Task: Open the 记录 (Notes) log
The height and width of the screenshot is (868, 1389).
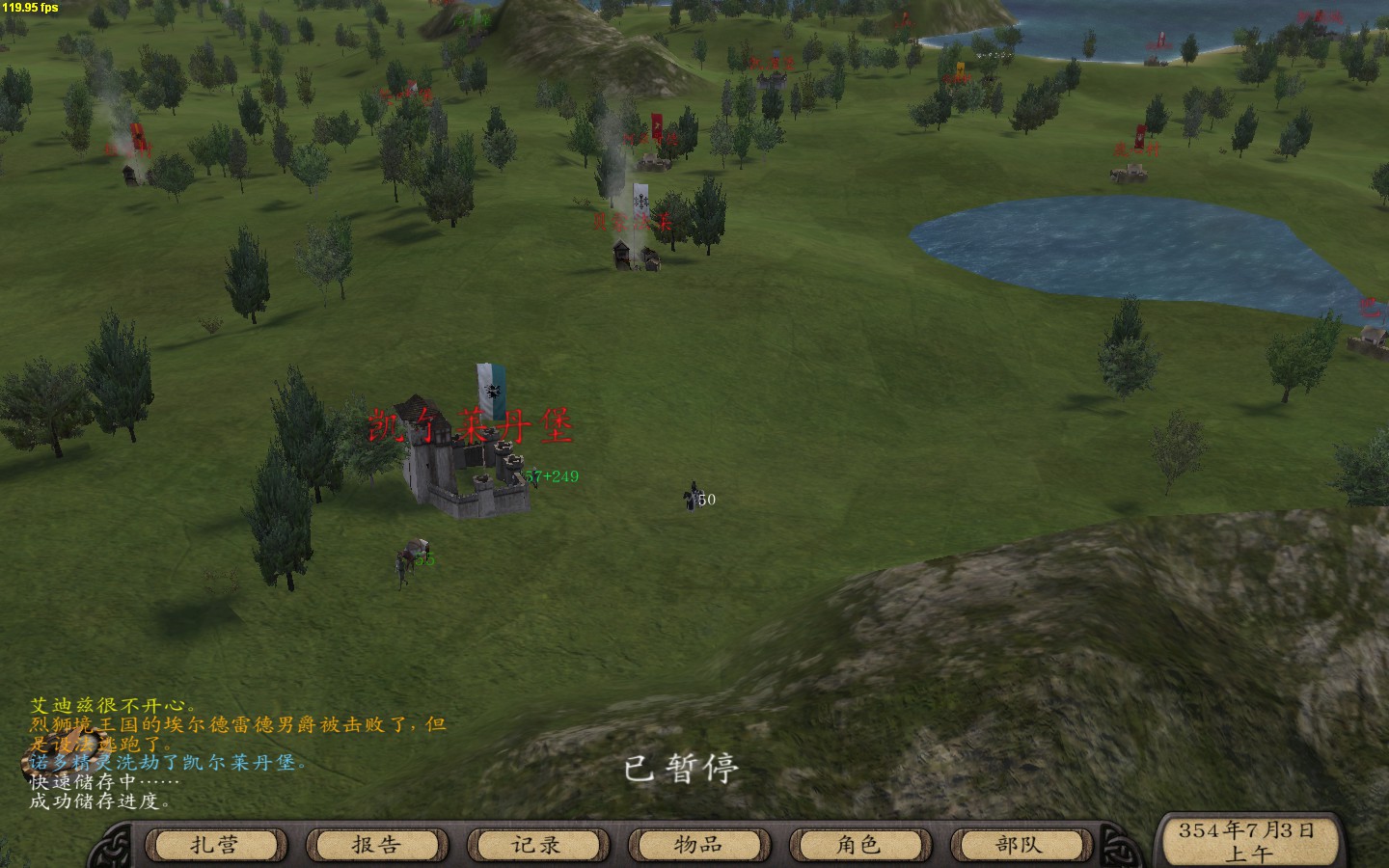Action: coord(537,845)
